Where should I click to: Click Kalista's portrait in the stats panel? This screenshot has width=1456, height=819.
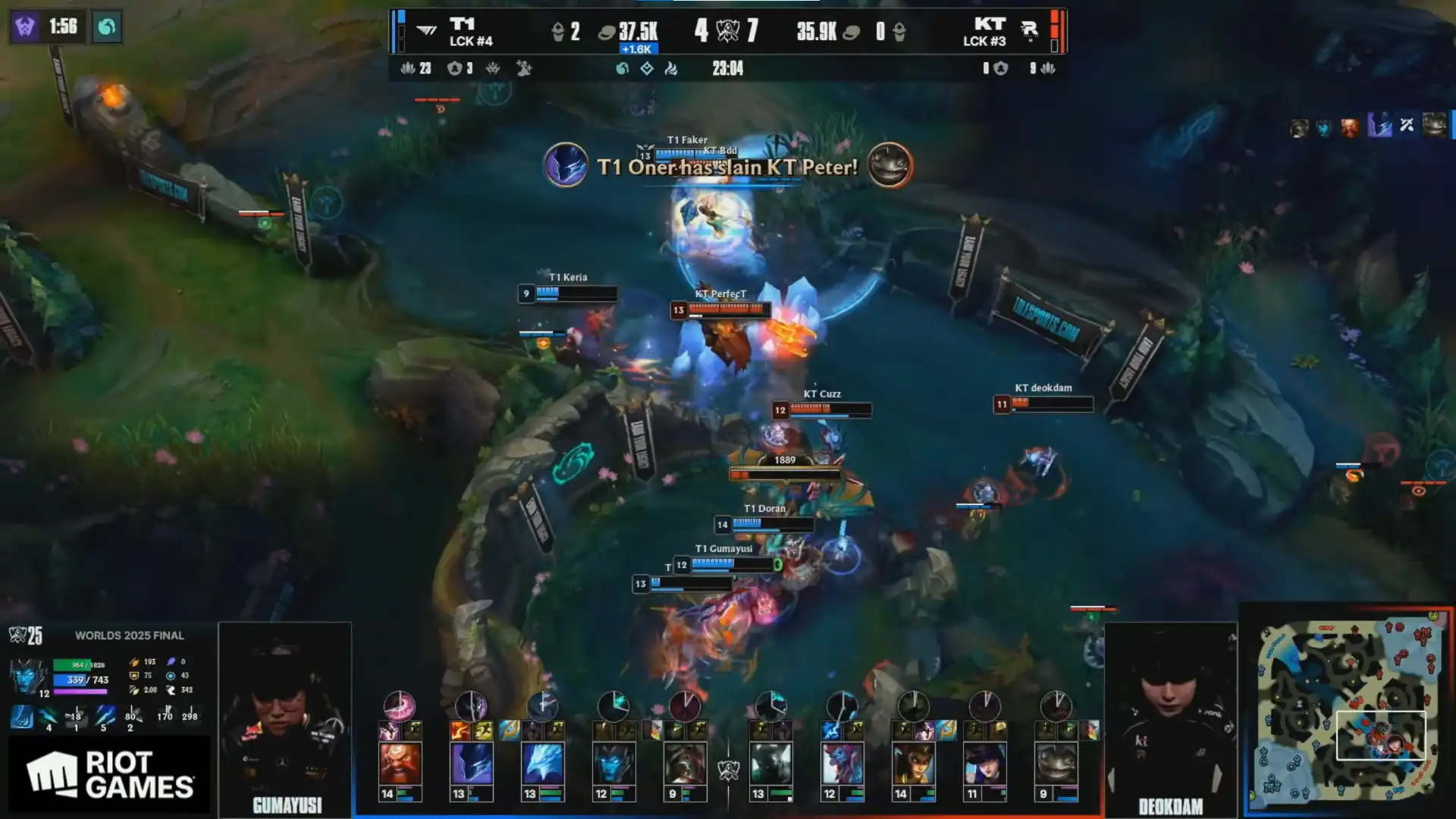(29, 675)
